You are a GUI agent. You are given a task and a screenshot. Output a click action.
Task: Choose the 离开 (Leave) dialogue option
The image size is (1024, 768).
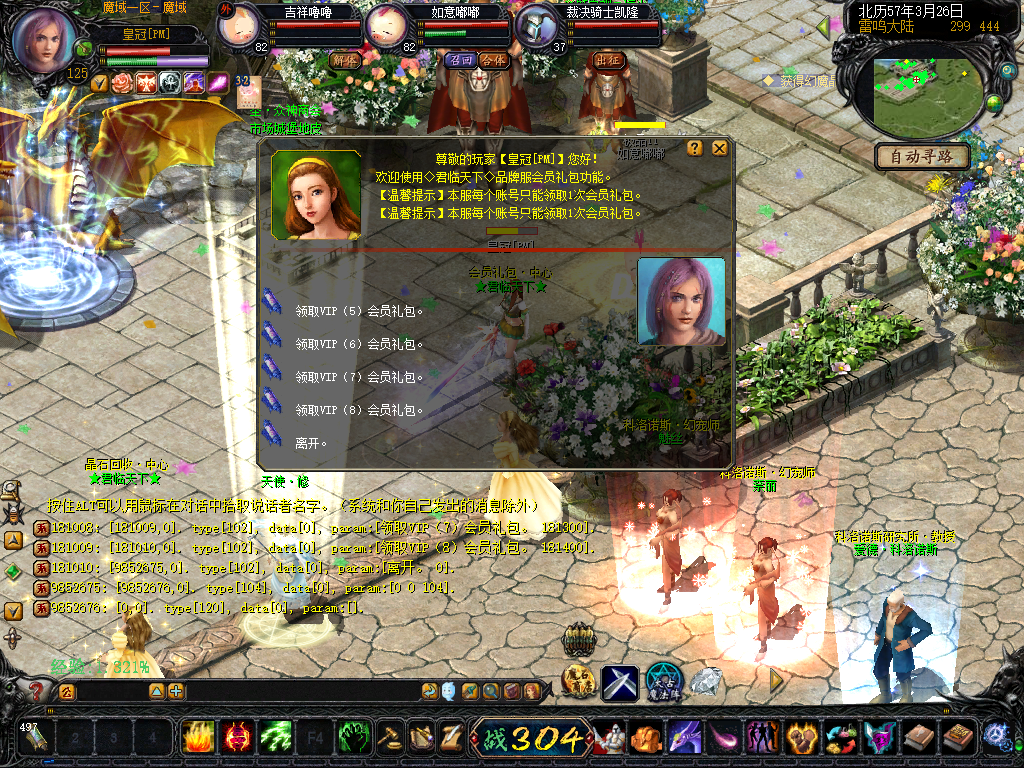click(311, 442)
